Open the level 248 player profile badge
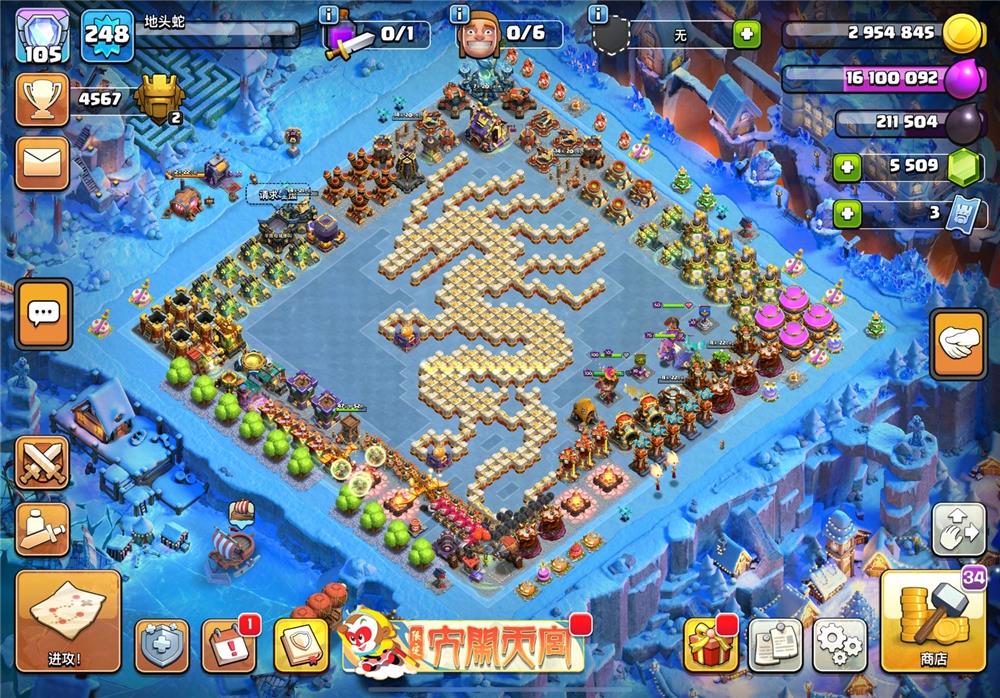The image size is (1000, 698). pos(106,35)
